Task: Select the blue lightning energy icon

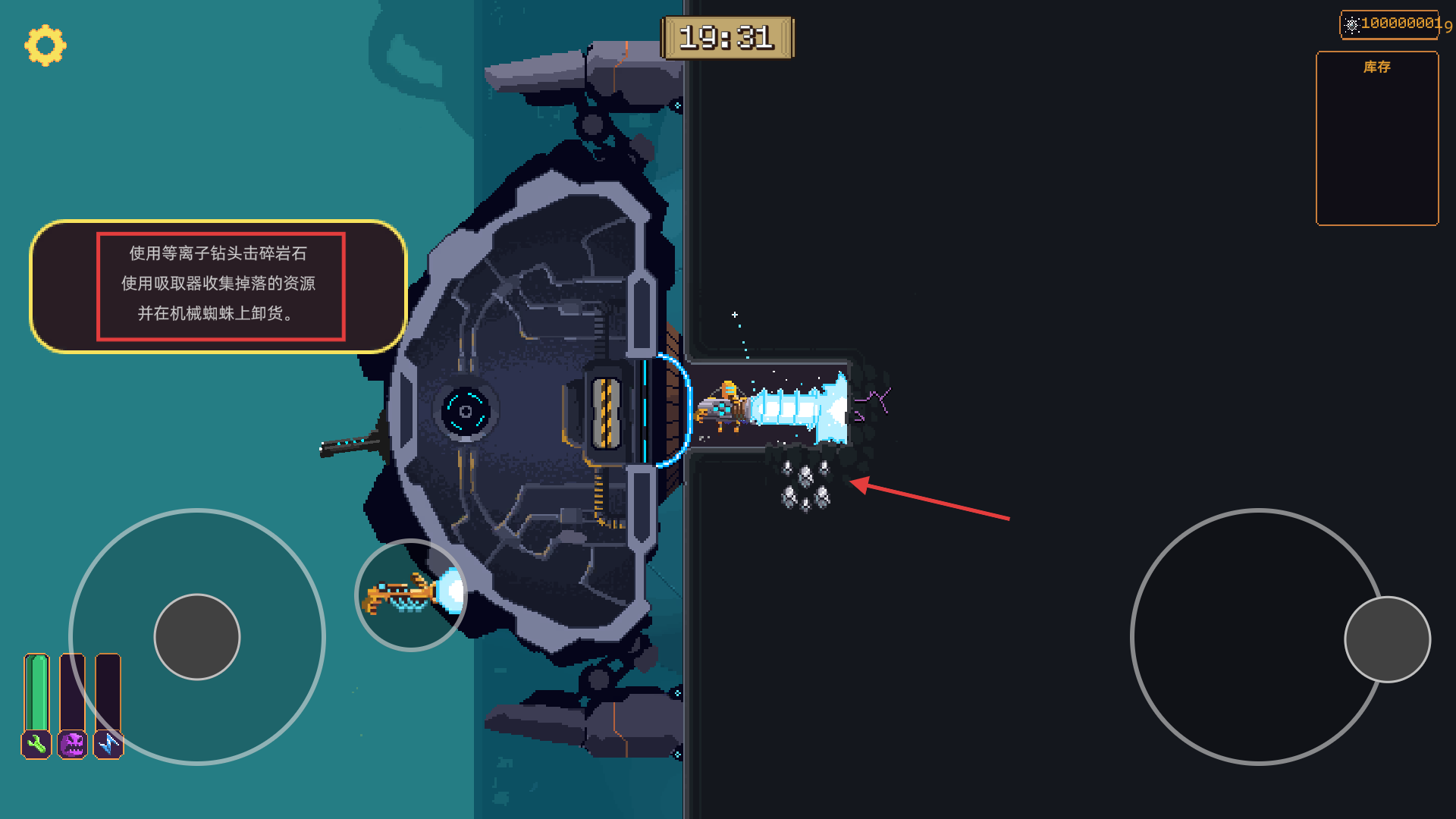Action: pyautogui.click(x=108, y=745)
